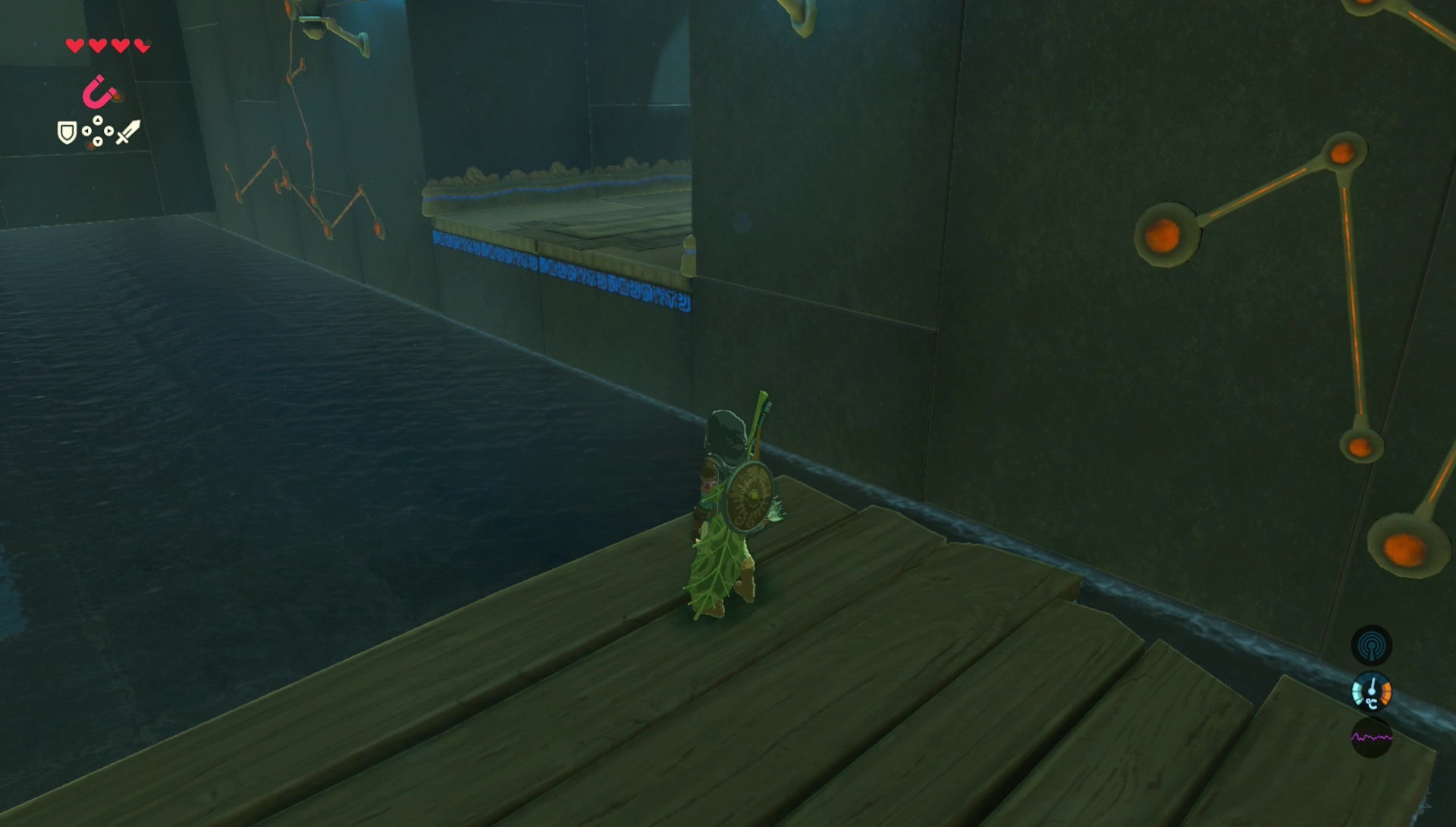Screen dimensions: 1456x827
Task: Click the first full heart container
Action: tap(74, 46)
